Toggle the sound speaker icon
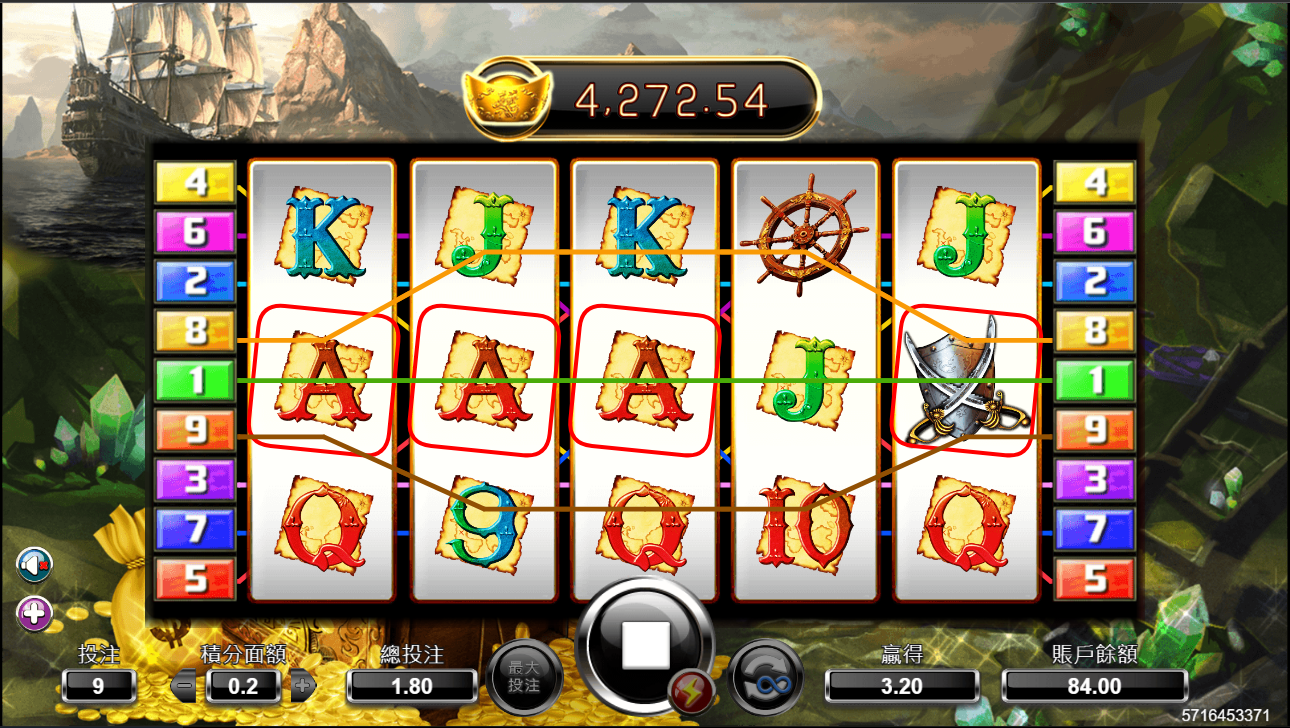The image size is (1290, 728). (34, 566)
